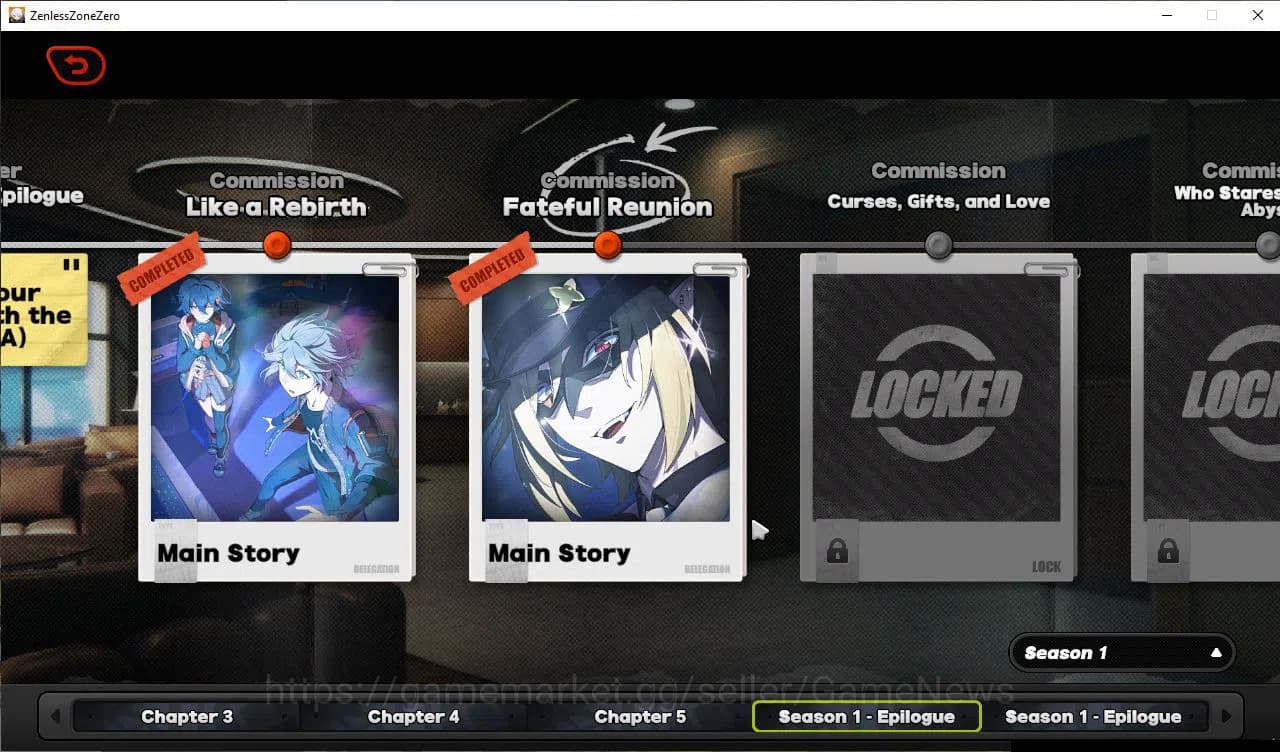The image size is (1280, 752).
Task: Click the right arrow on the chapter bar
Action: 1226,716
